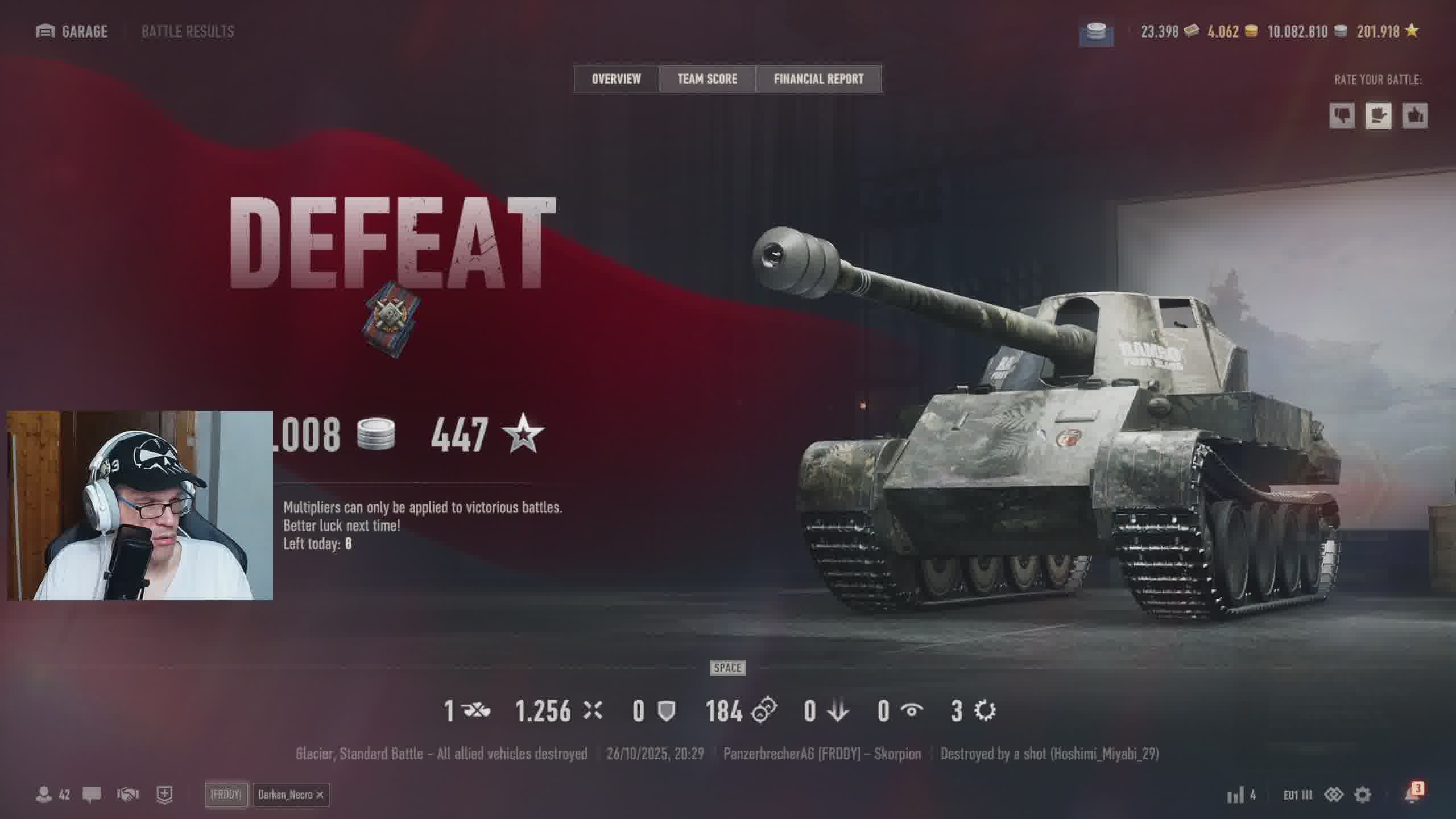This screenshot has height=819, width=1456.
Task: Open settings with the gear icon
Action: coord(1363,795)
